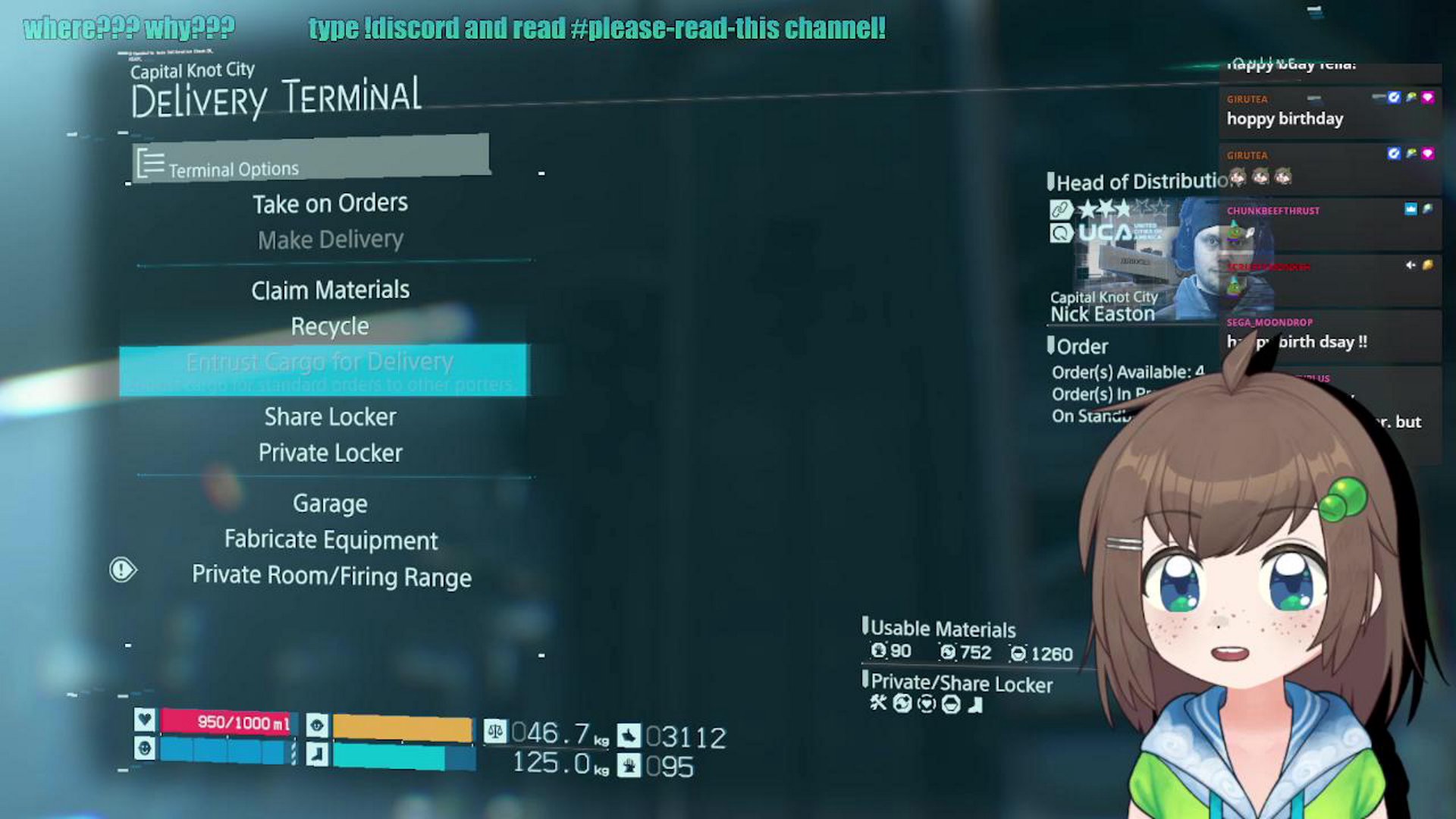Activate Entrust Cargo for Delivery
The image size is (1456, 819).
[x=322, y=369]
